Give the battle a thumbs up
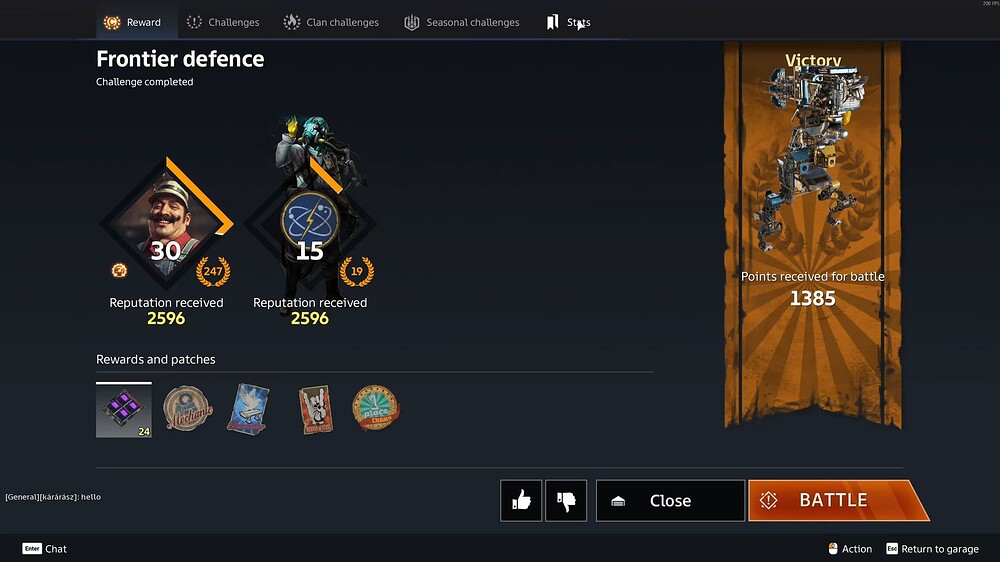Image resolution: width=1000 pixels, height=562 pixels. (x=521, y=501)
